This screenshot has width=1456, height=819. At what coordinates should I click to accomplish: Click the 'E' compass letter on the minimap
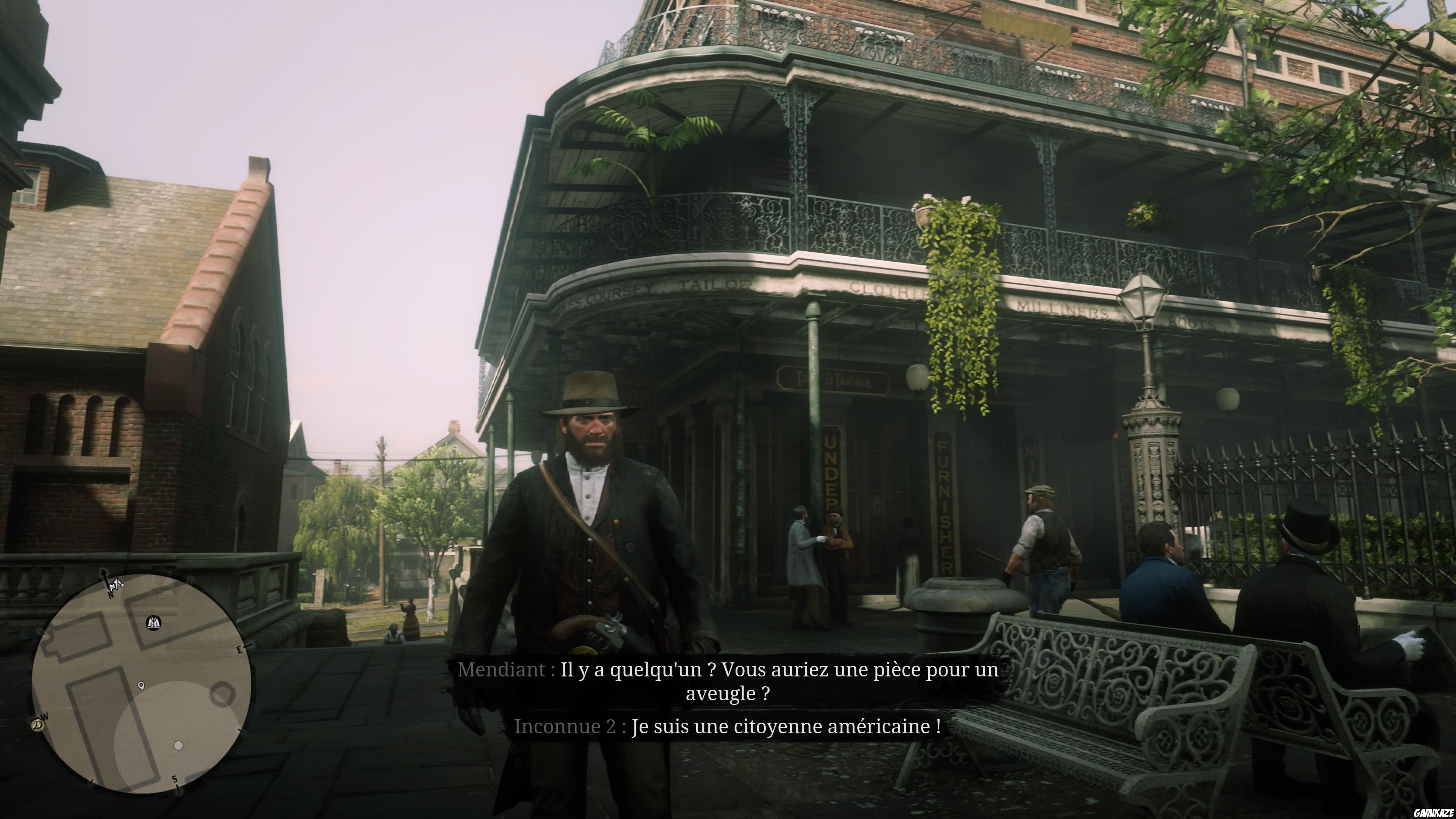(x=240, y=650)
